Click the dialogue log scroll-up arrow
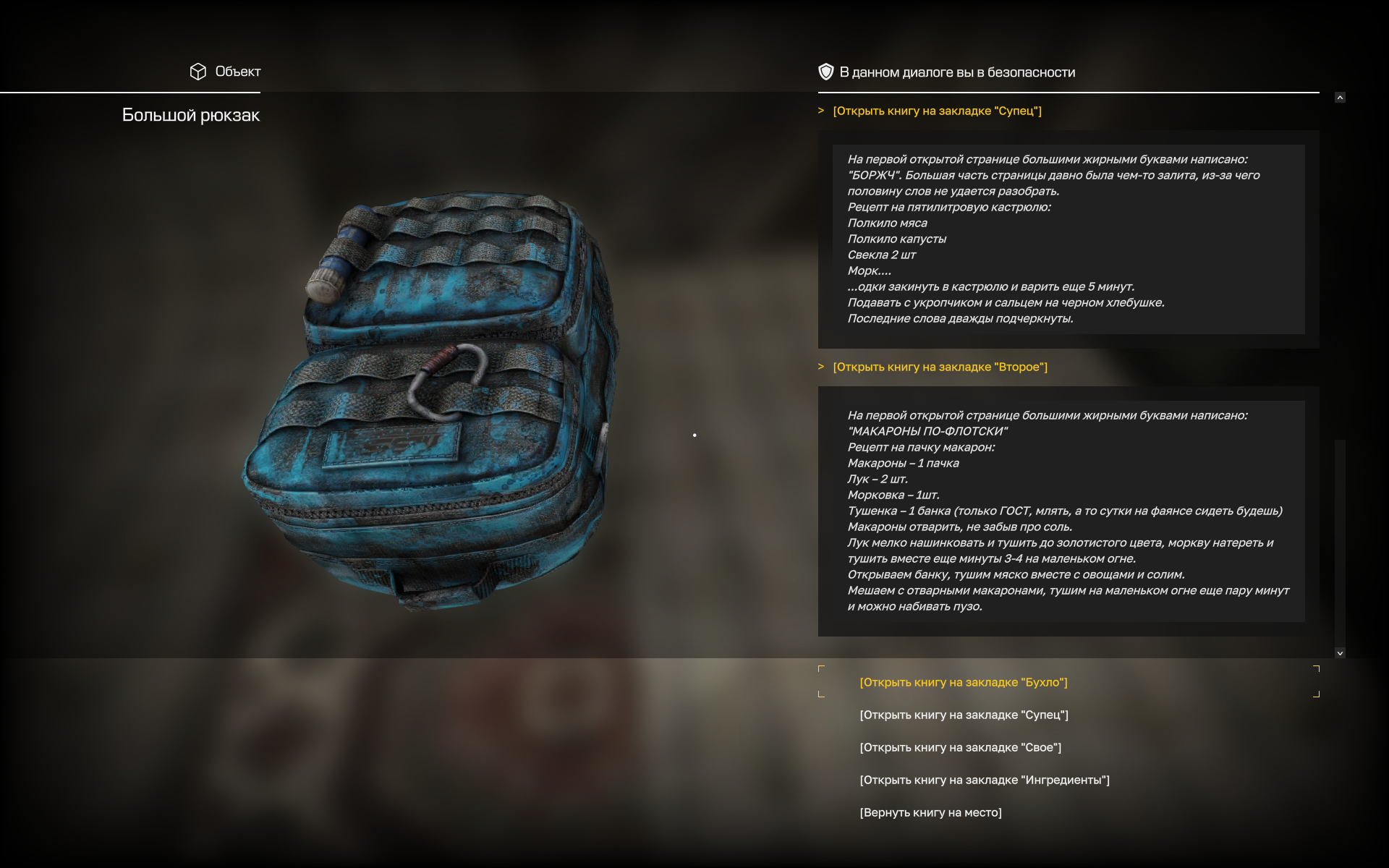Viewport: 1389px width, 868px height. click(x=1340, y=98)
